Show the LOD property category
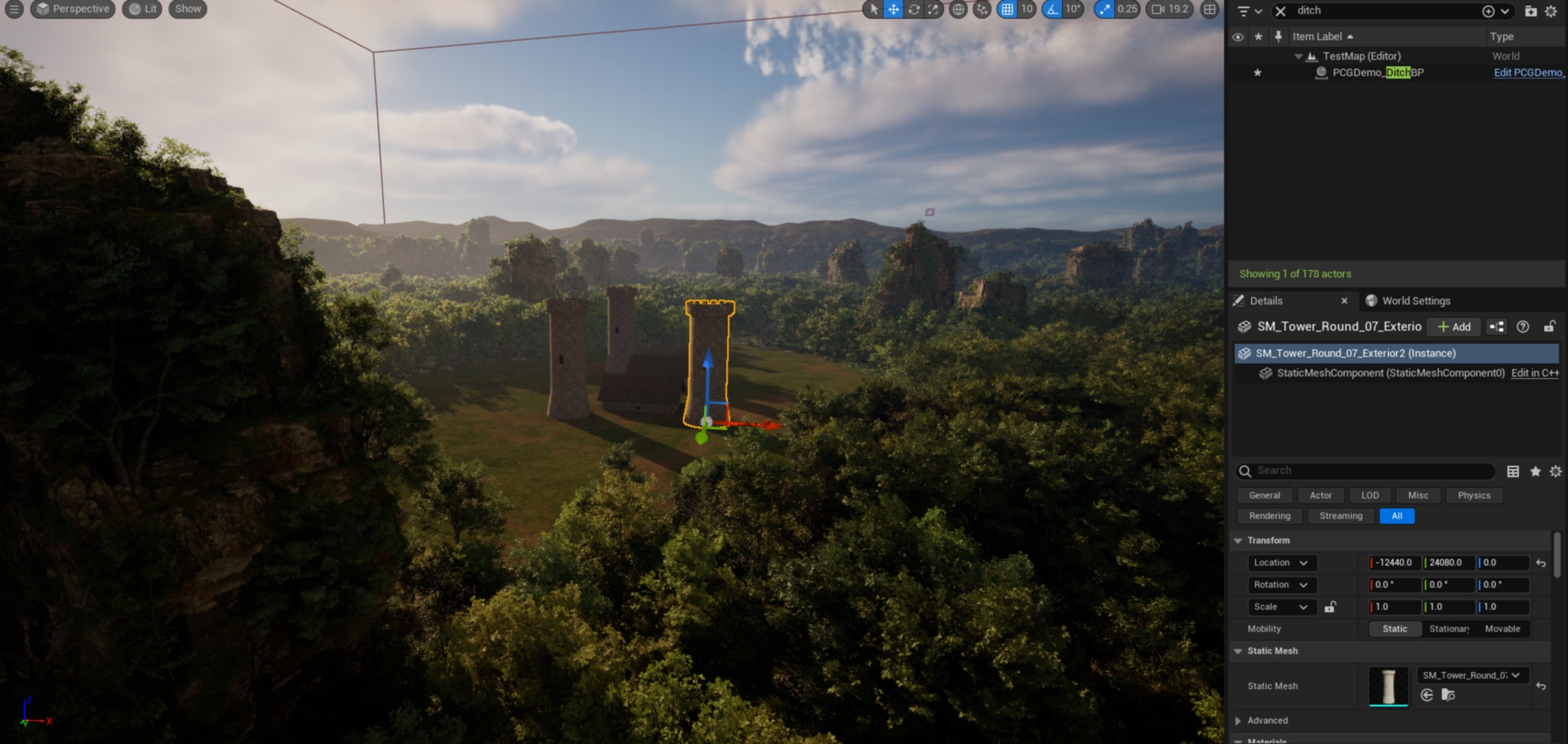The image size is (1568, 744). tap(1370, 495)
